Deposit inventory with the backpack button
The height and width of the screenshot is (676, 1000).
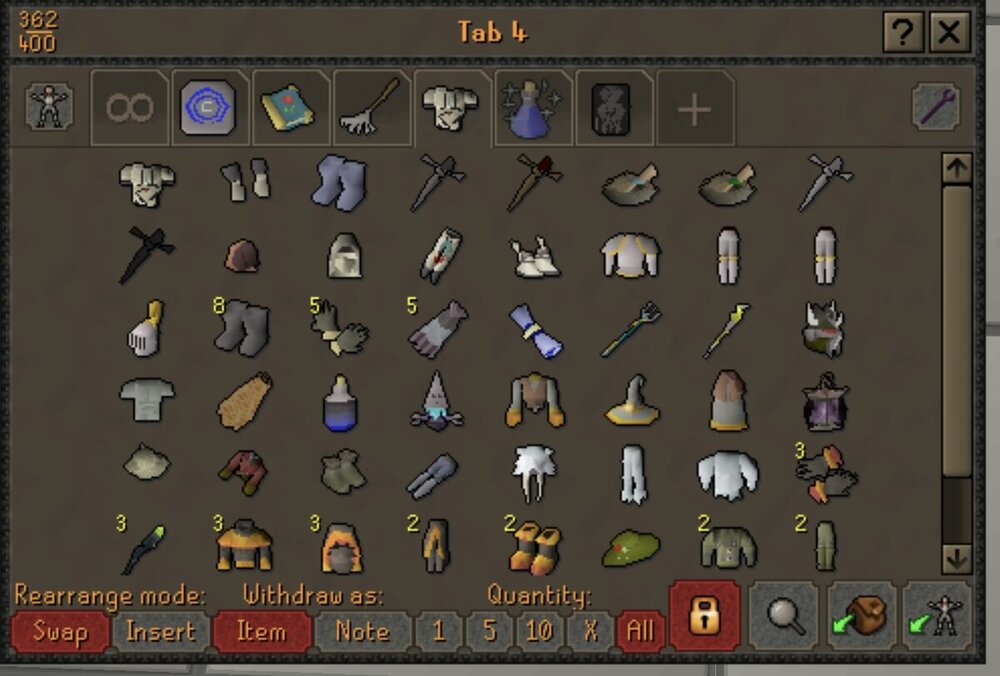[x=860, y=617]
